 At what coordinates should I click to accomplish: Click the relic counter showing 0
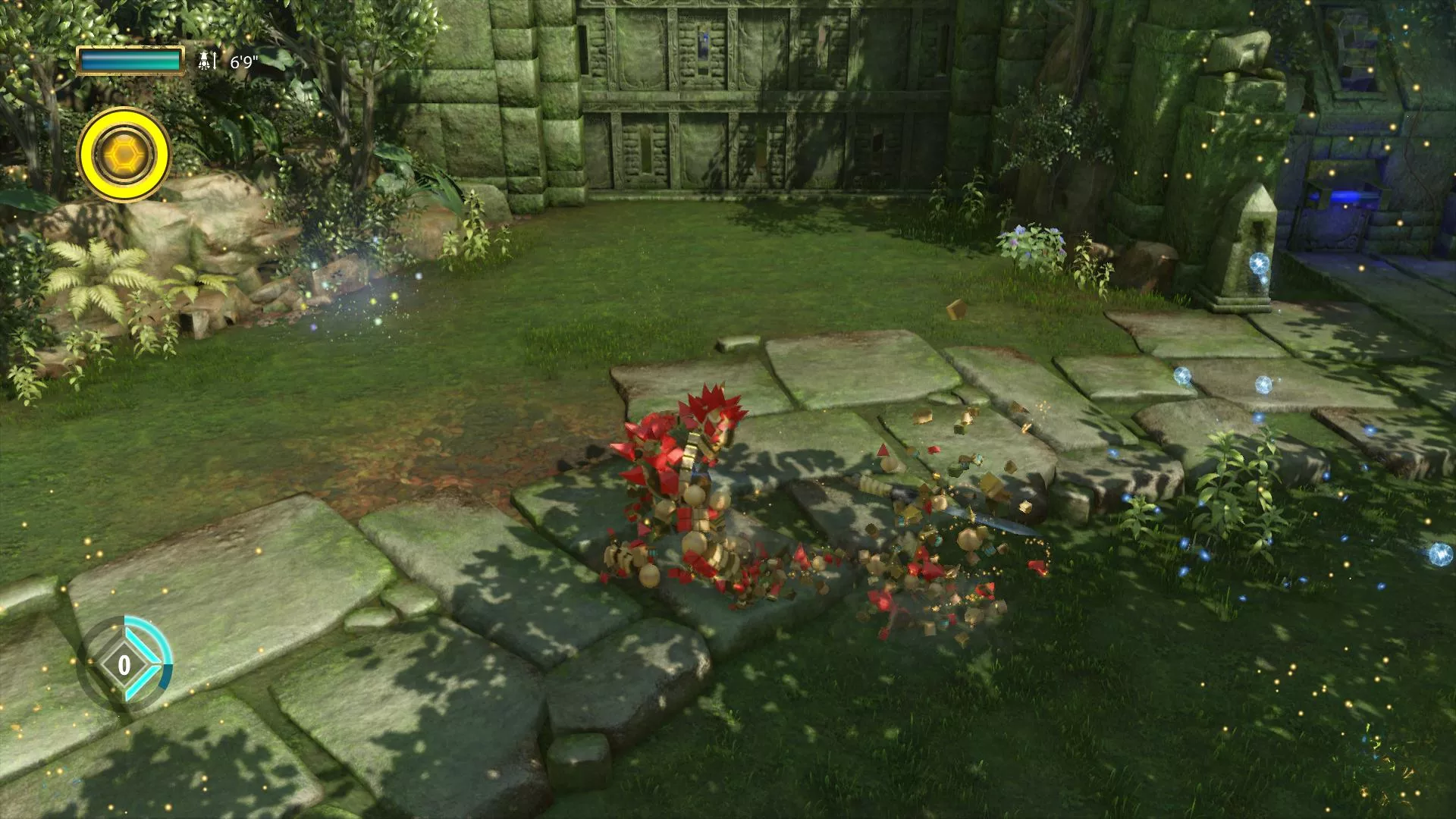(125, 666)
